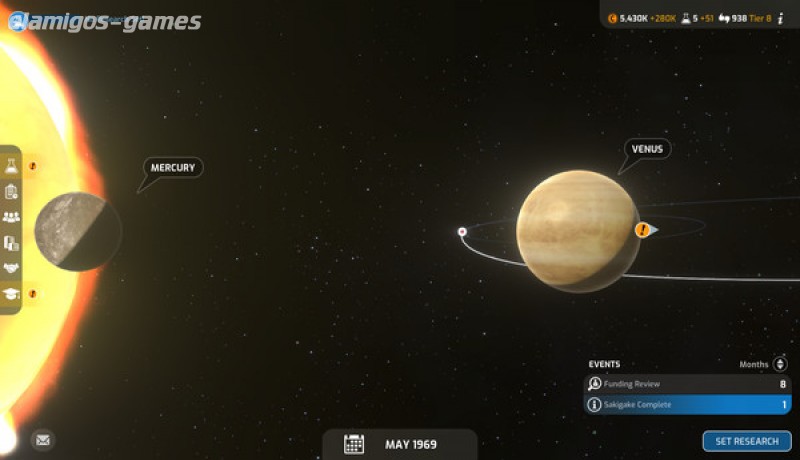Click the May 1969 calendar date button

pyautogui.click(x=399, y=444)
